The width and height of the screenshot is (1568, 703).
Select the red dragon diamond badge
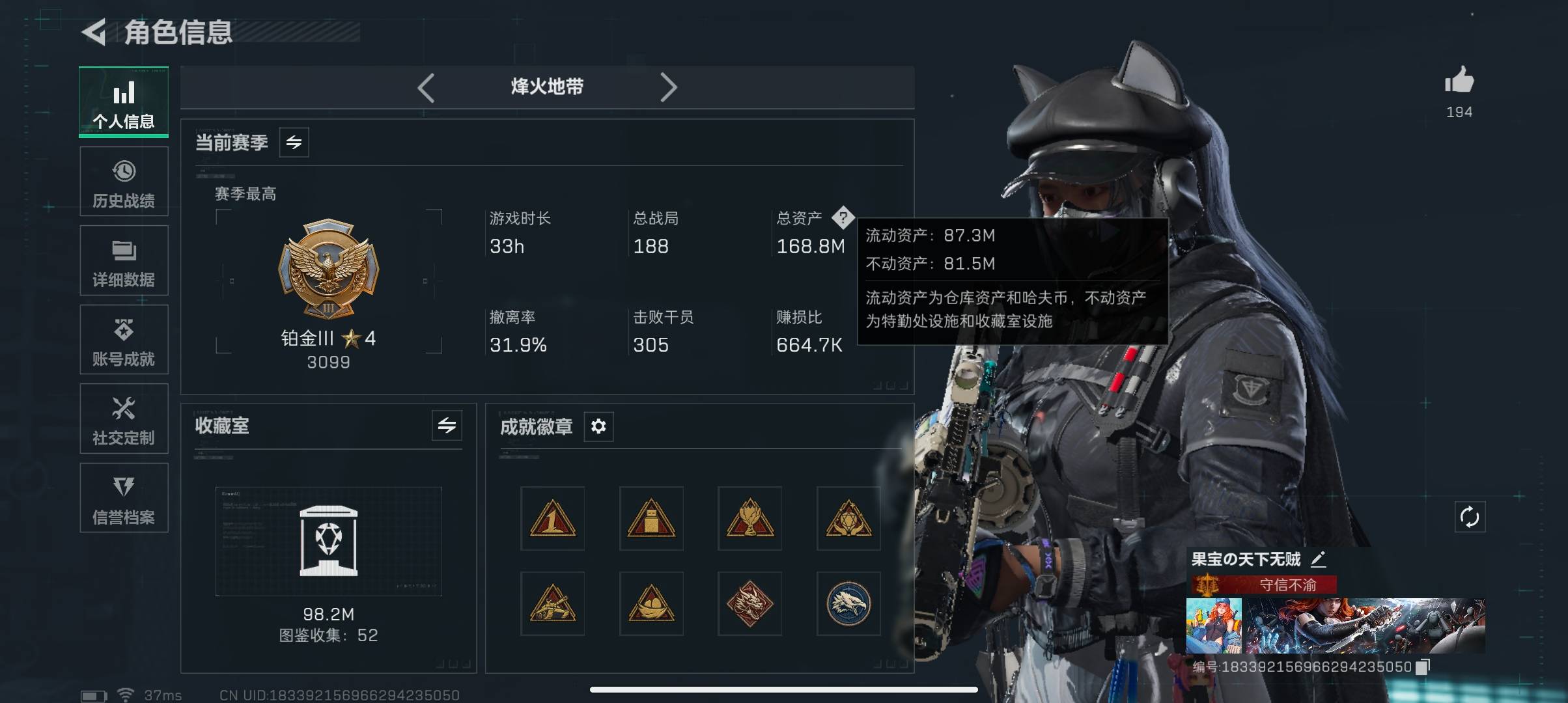(749, 604)
